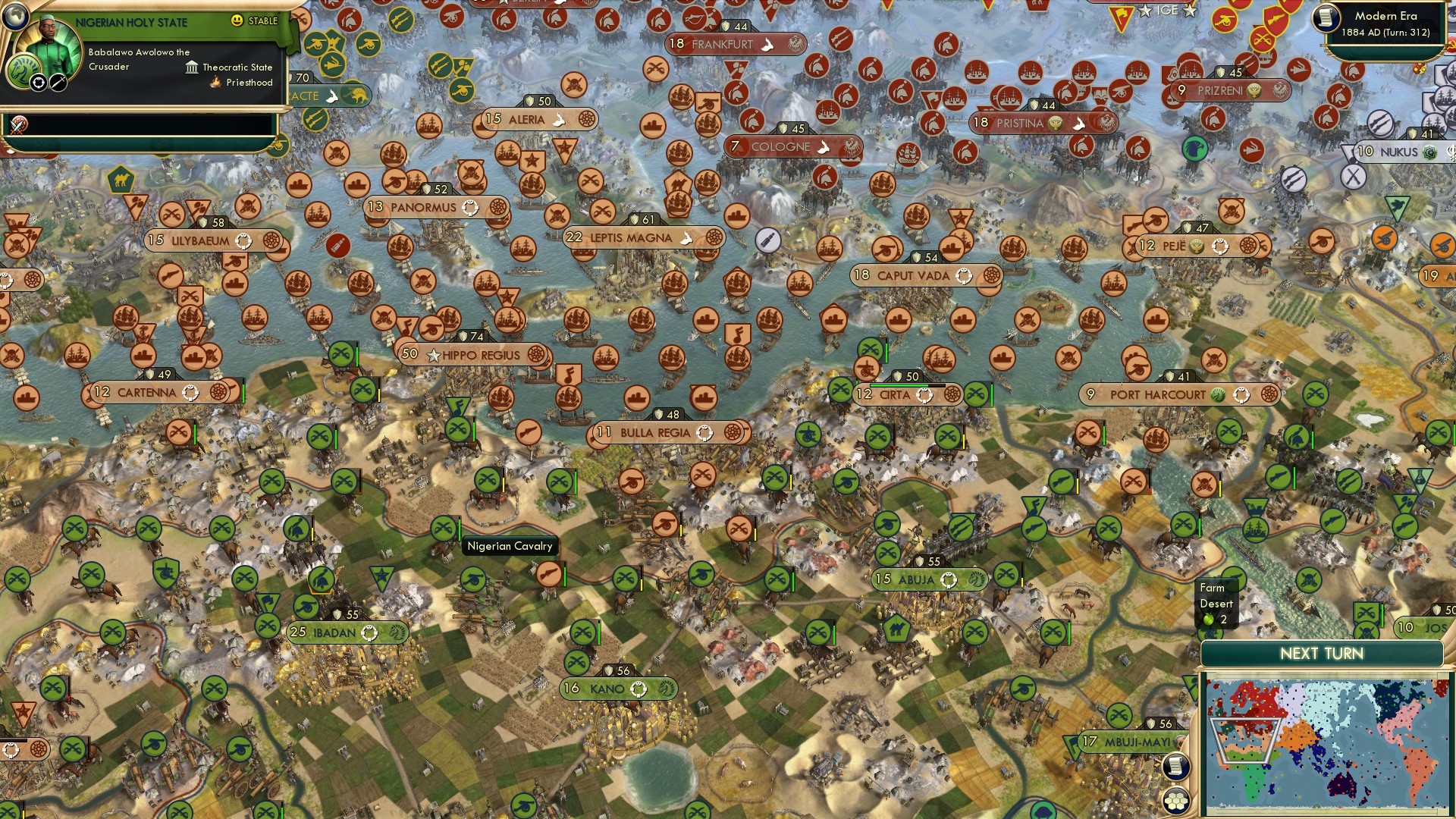This screenshot has height=819, width=1456.
Task: Click the Theocratic State government label
Action: [237, 67]
